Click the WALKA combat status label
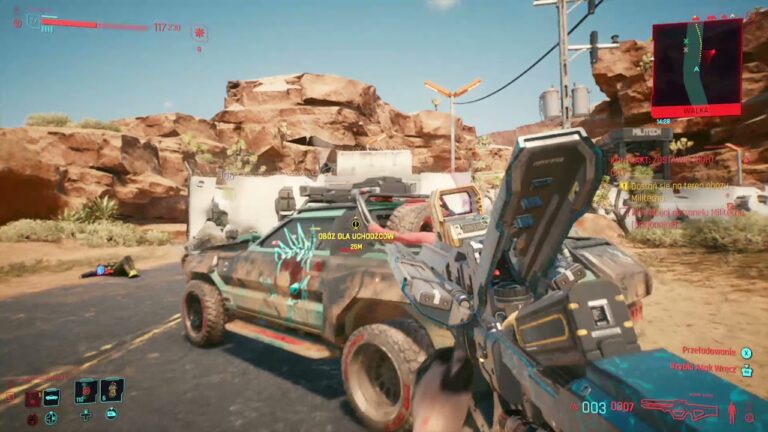This screenshot has height=432, width=768. [x=697, y=110]
